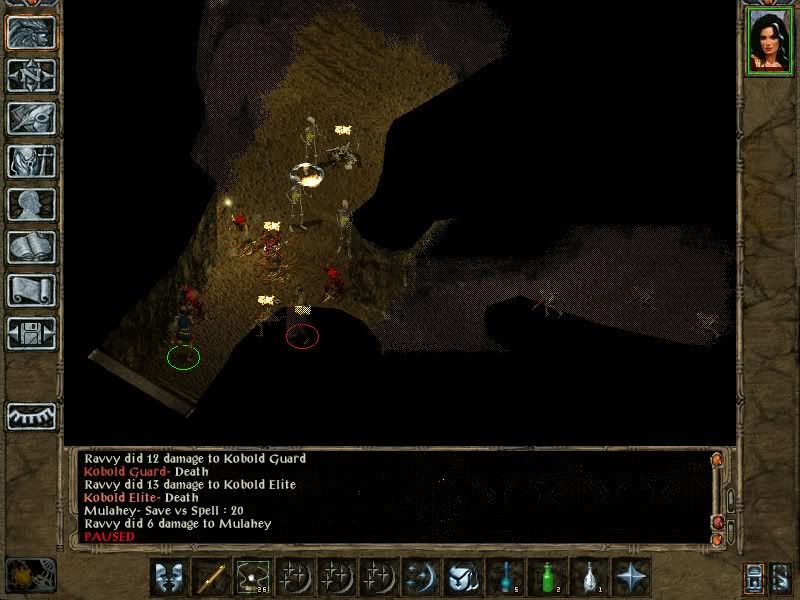The width and height of the screenshot is (800, 600).
Task: Toggle the party AI button
Action: click(x=782, y=577)
